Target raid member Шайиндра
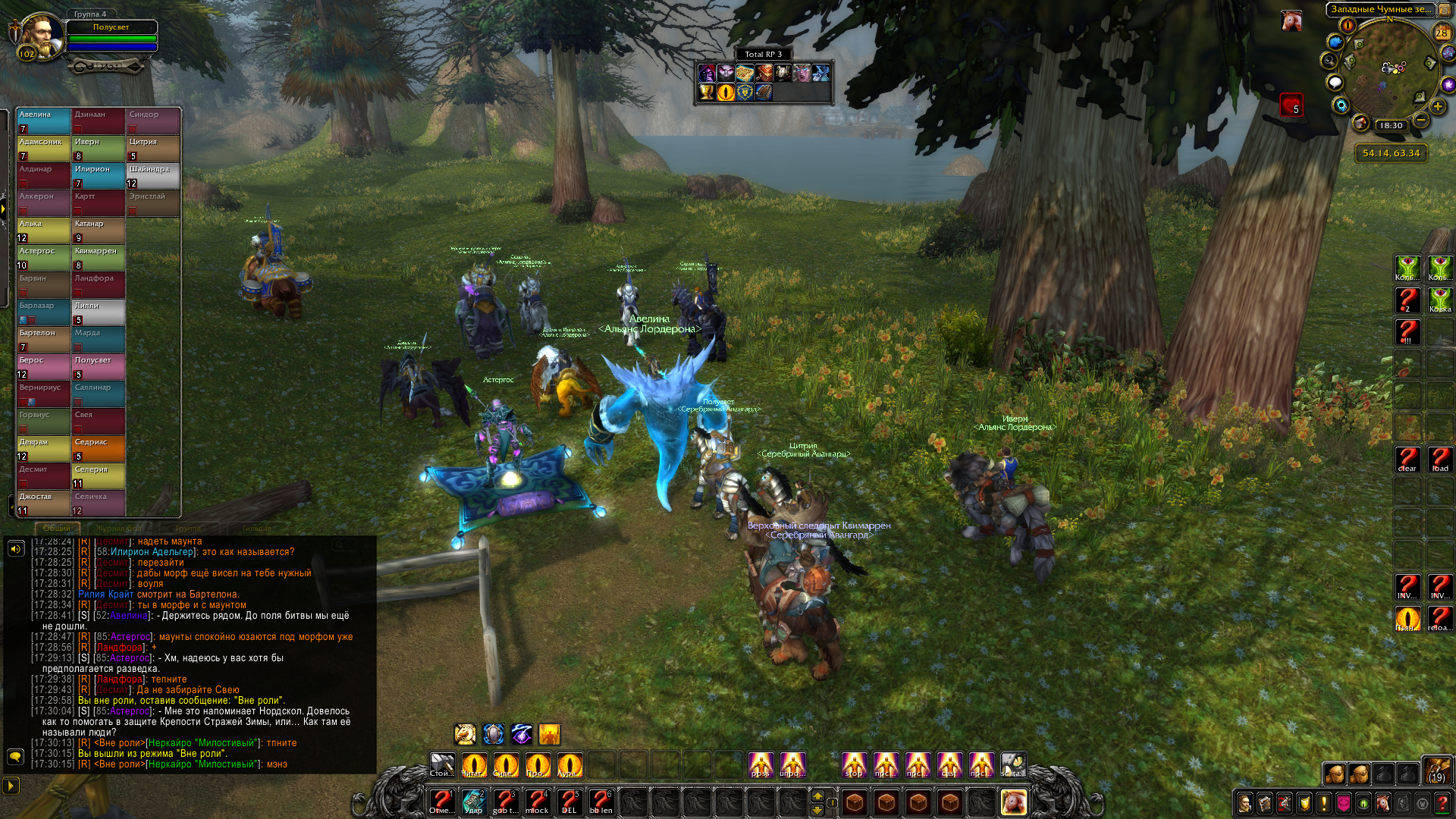This screenshot has height=819, width=1456. 153,175
